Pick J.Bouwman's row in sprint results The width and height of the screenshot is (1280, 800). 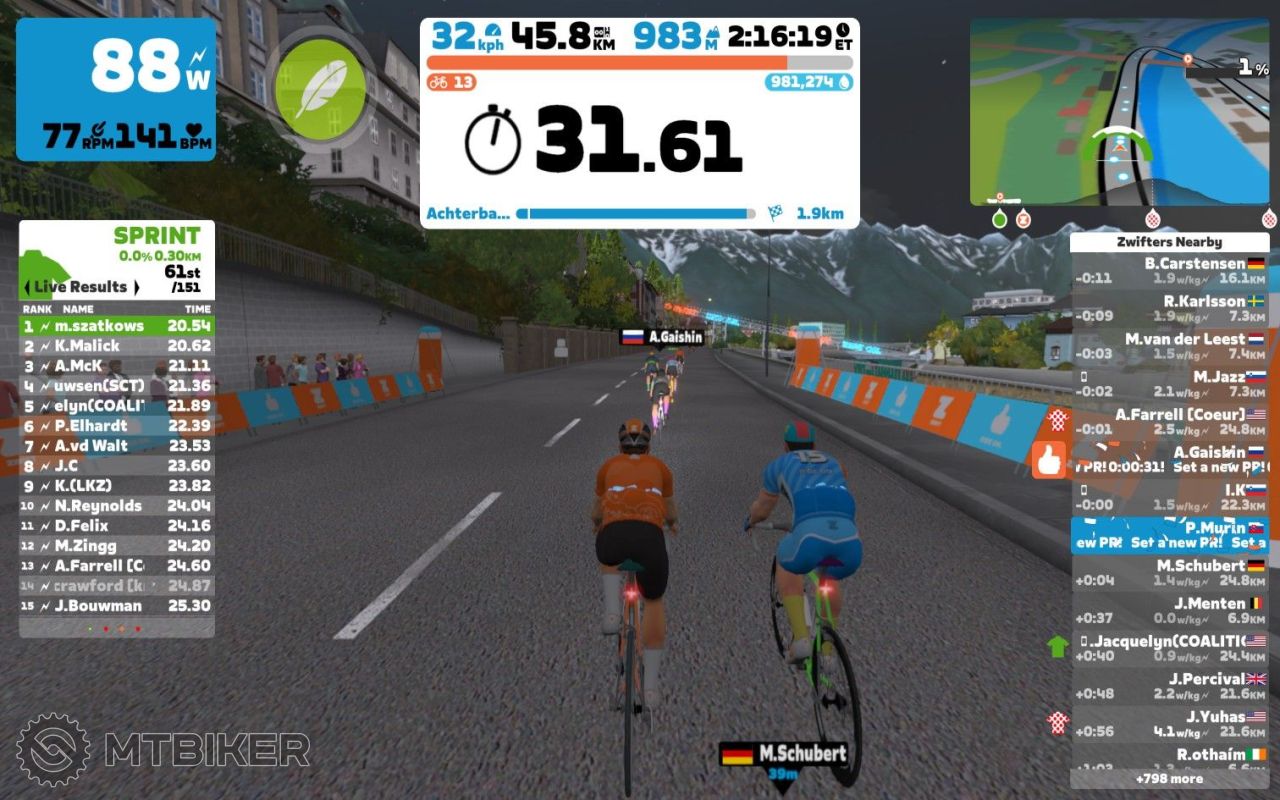pos(117,606)
